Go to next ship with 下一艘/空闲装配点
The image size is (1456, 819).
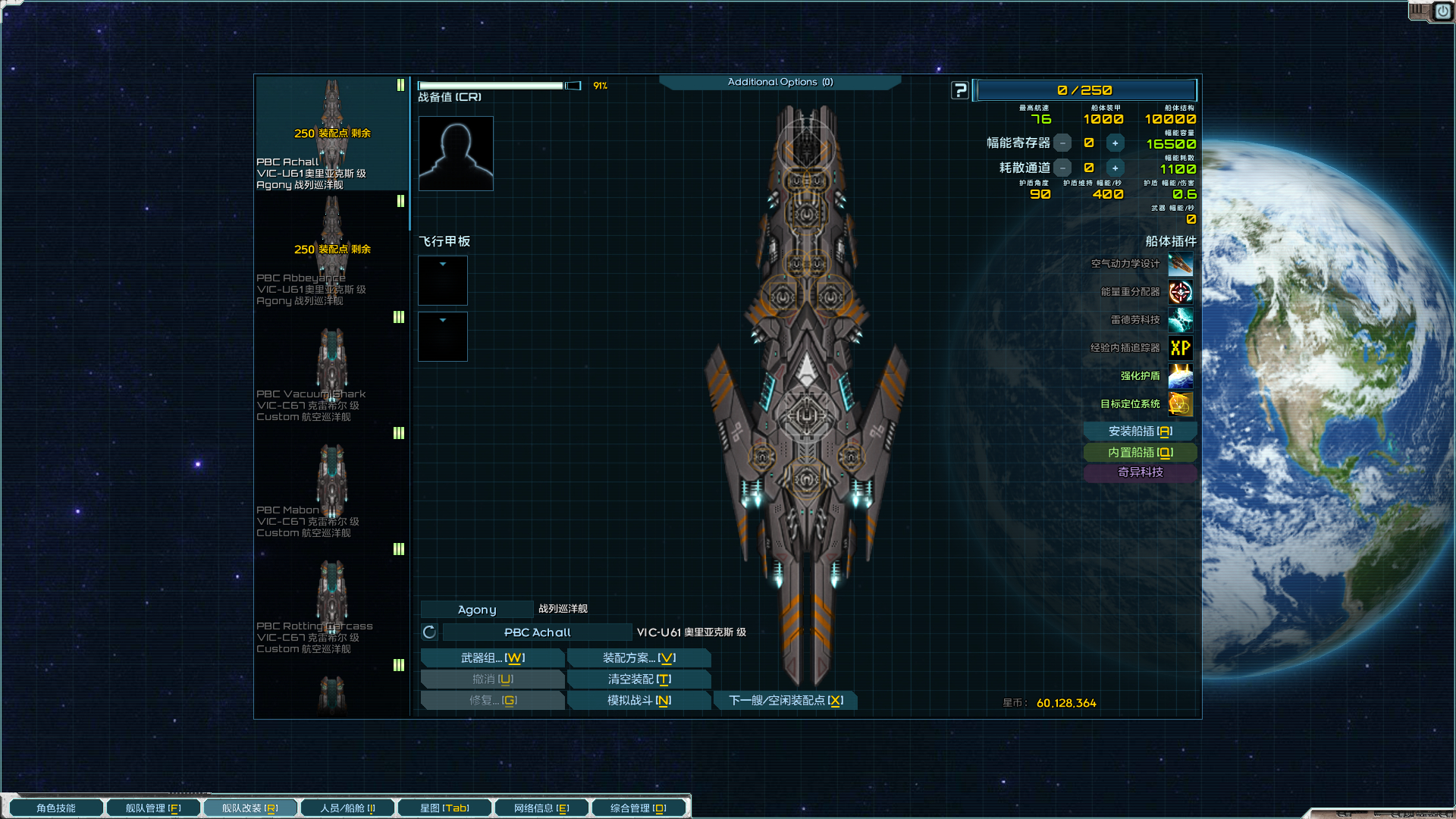click(x=786, y=701)
